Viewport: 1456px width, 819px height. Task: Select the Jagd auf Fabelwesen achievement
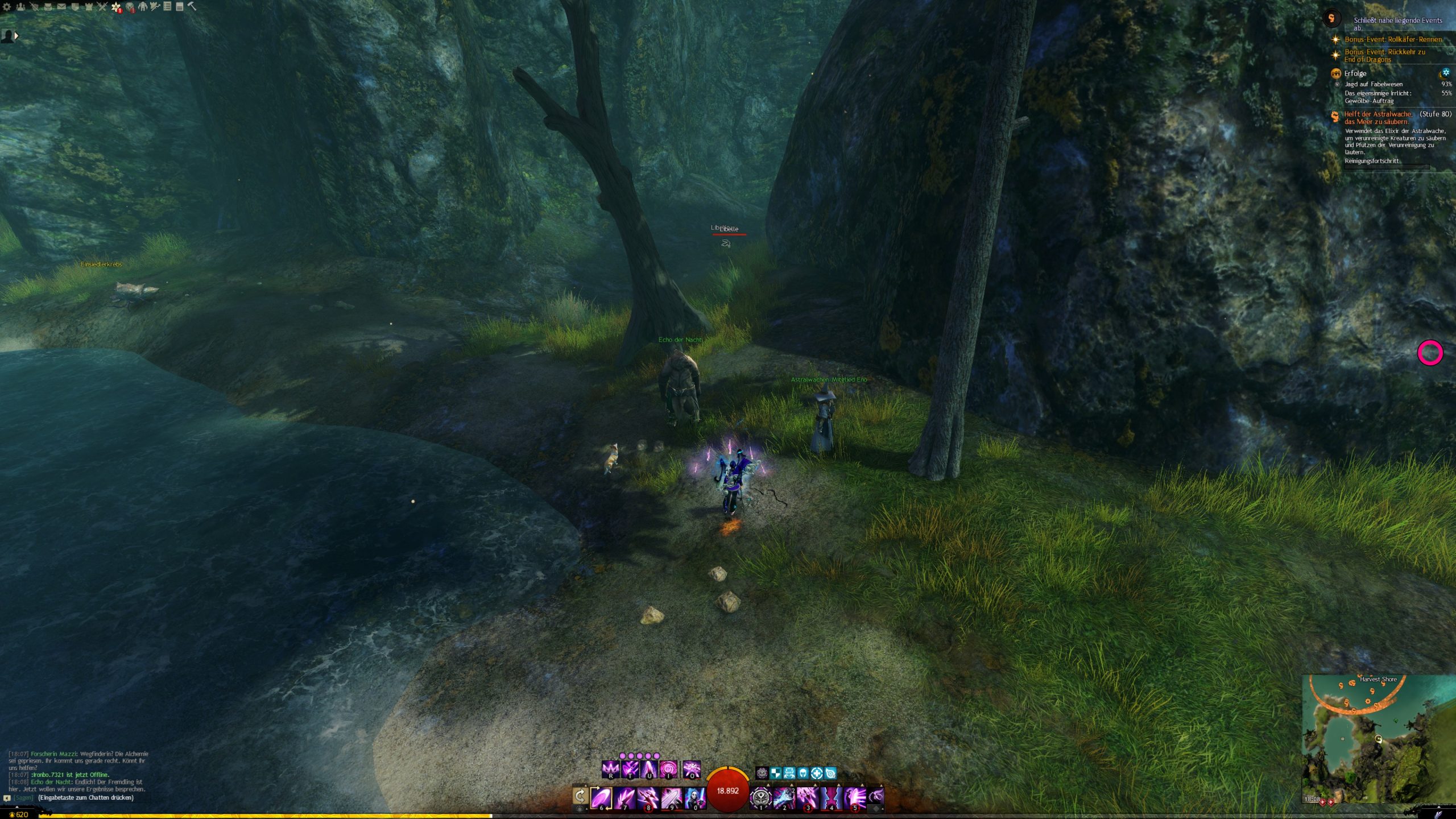point(1373,84)
